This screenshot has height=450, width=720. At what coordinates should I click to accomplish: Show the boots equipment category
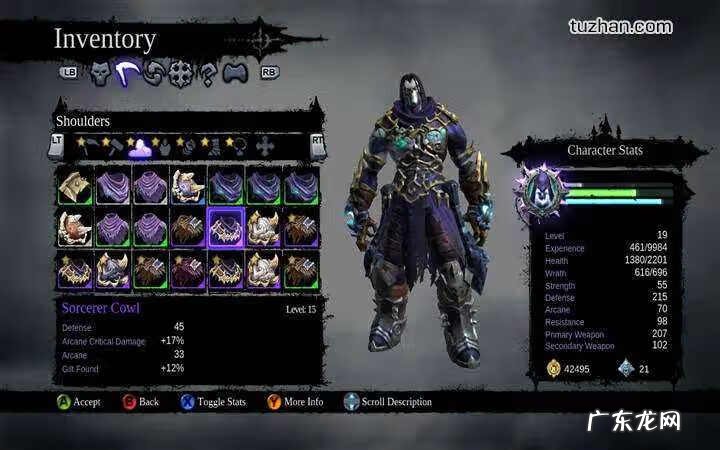pyautogui.click(x=213, y=146)
